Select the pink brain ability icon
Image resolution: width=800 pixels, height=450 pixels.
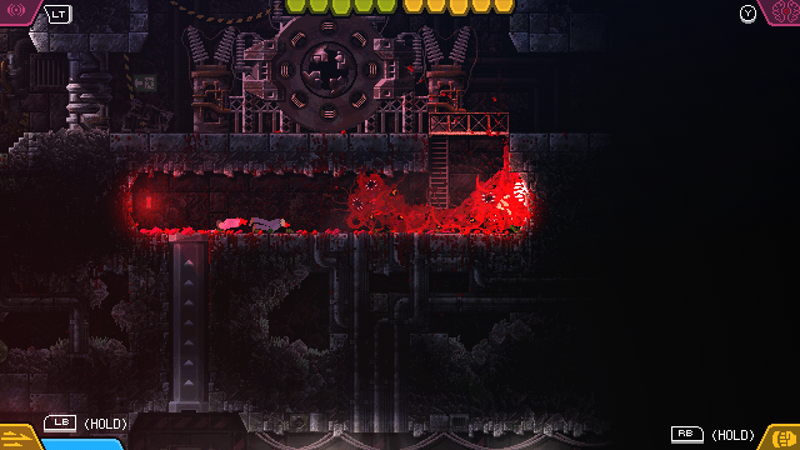tap(782, 13)
